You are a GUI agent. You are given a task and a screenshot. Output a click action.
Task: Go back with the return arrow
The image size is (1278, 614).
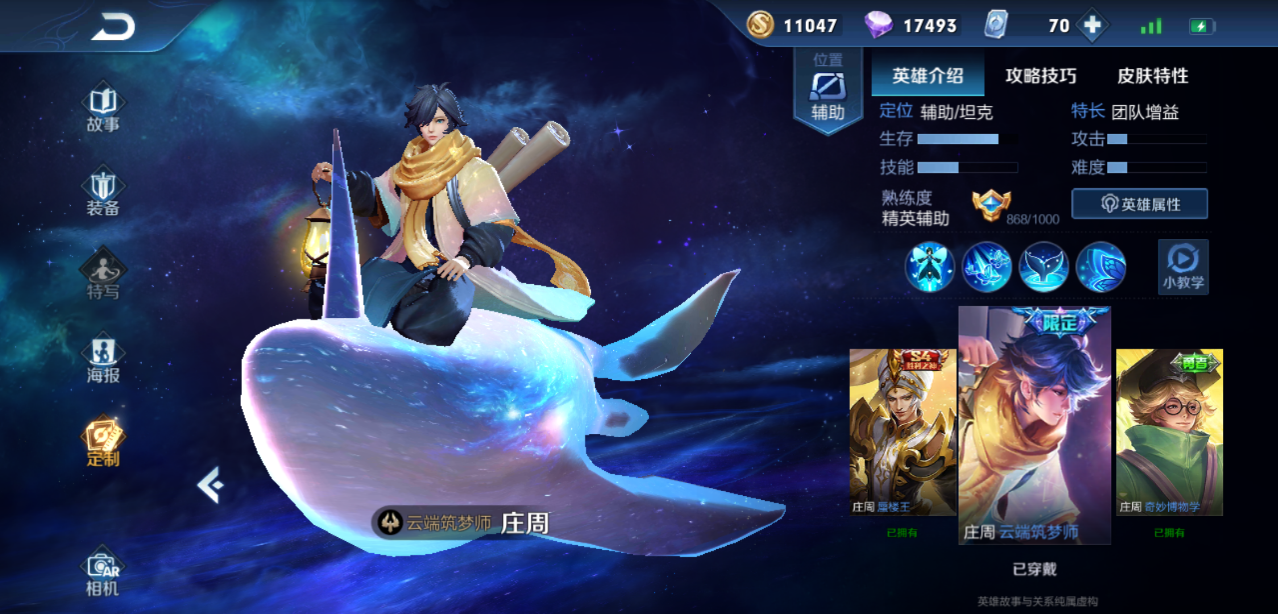pos(113,28)
